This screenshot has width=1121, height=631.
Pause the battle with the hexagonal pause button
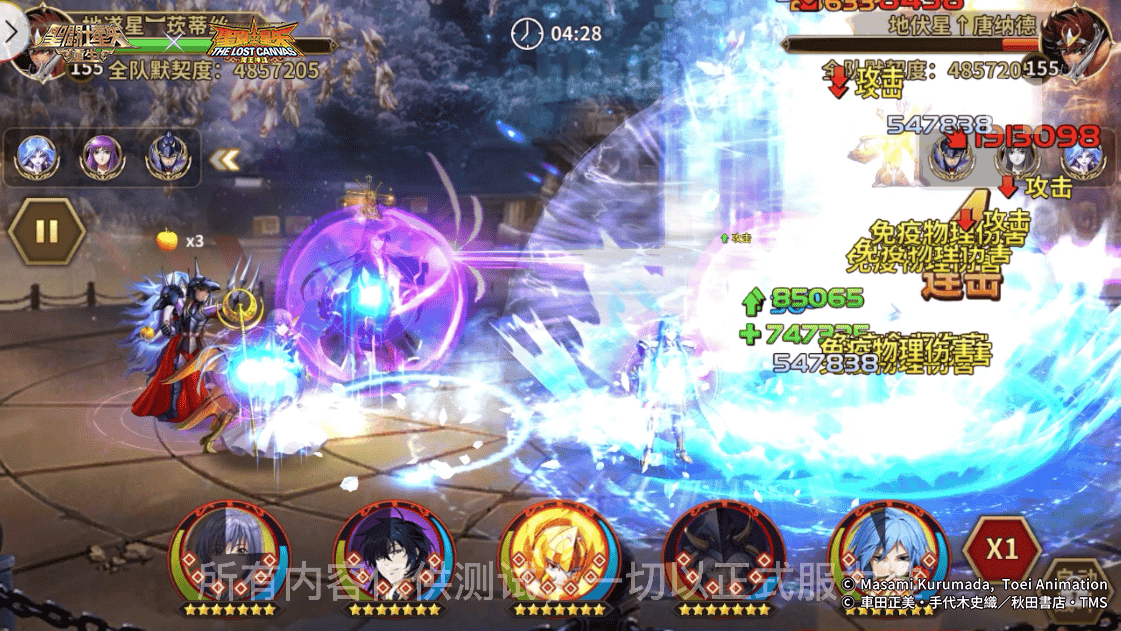(x=46, y=231)
